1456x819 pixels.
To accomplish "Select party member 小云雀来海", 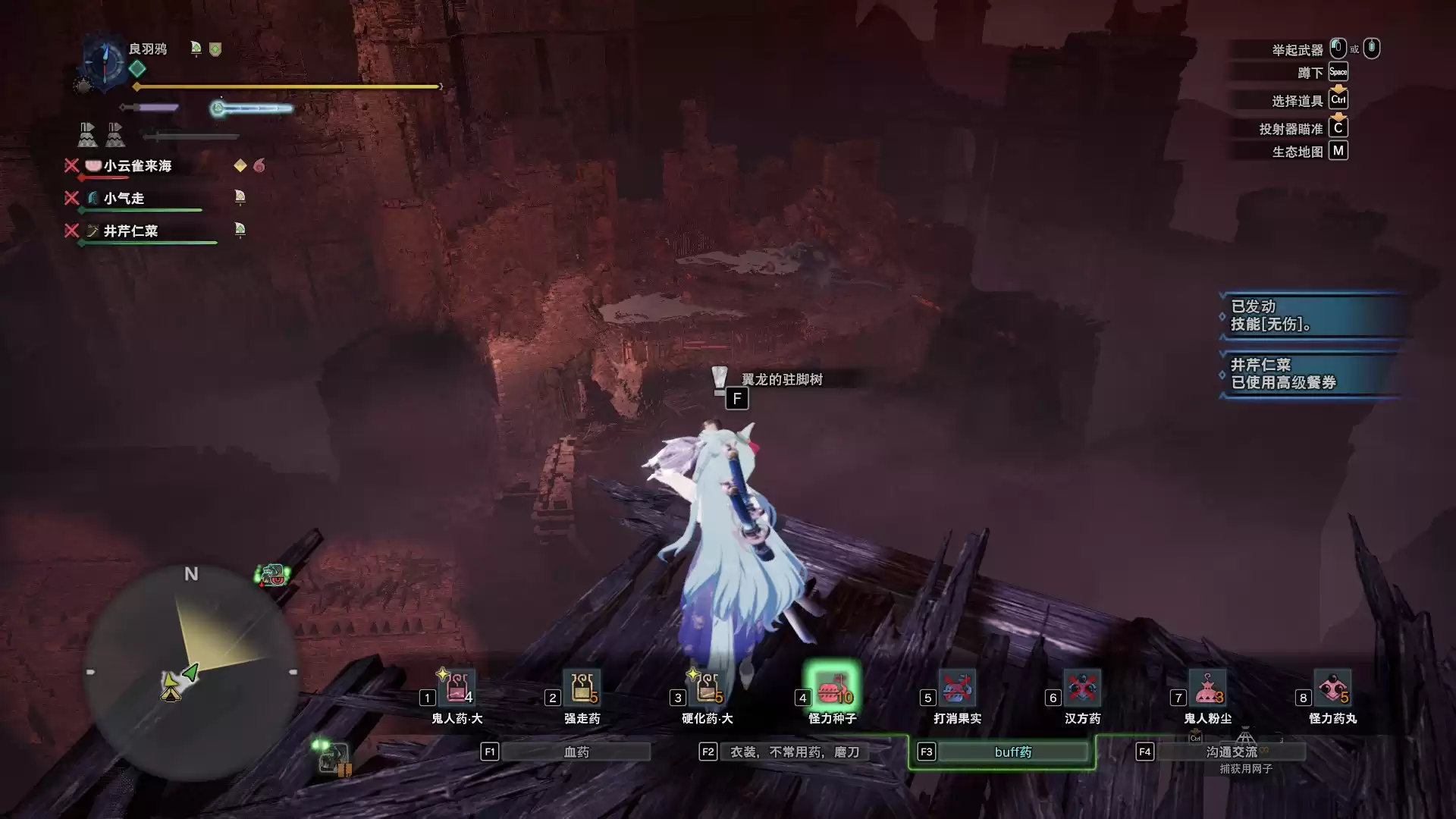I will click(x=137, y=166).
